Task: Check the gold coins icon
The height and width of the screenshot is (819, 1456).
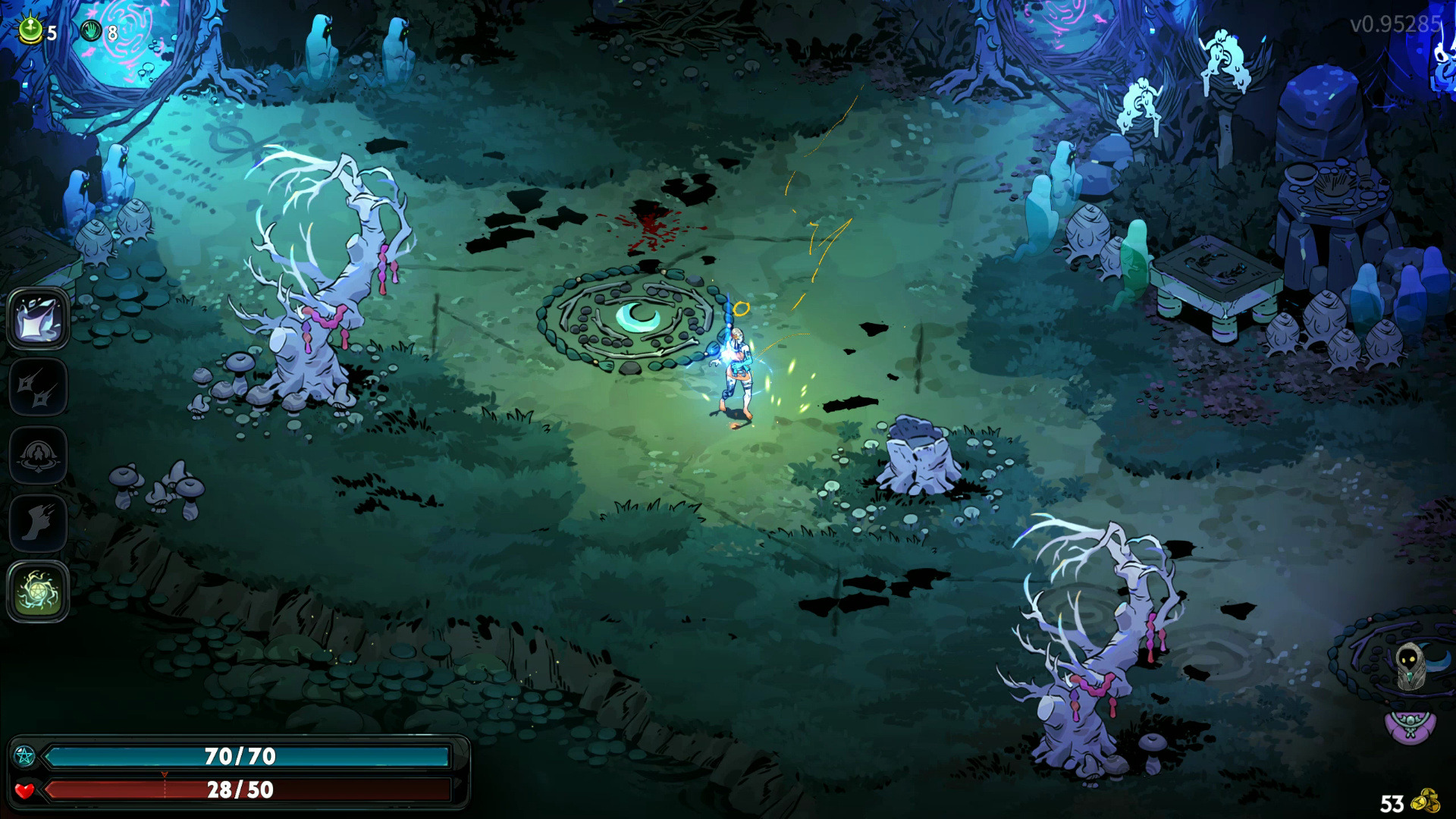Action: coord(1426,801)
